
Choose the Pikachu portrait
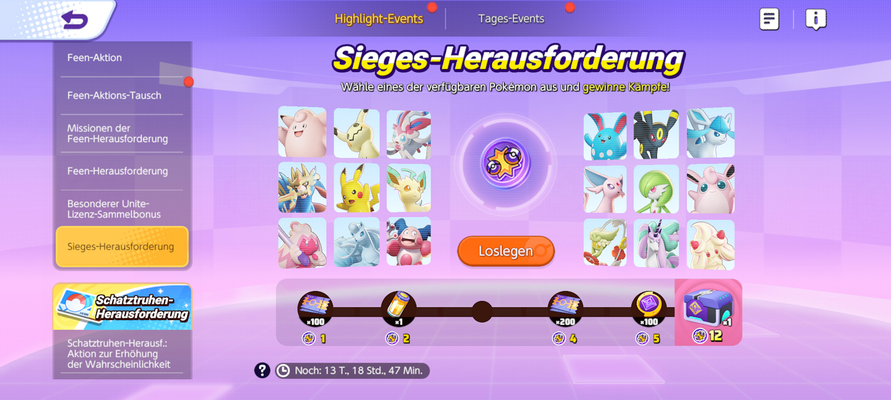click(x=356, y=187)
